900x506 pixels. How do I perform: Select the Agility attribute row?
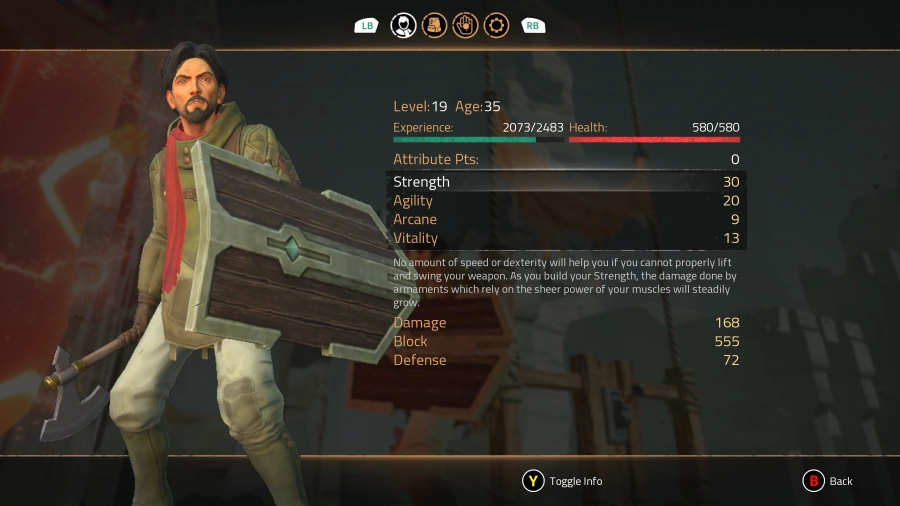pos(566,201)
